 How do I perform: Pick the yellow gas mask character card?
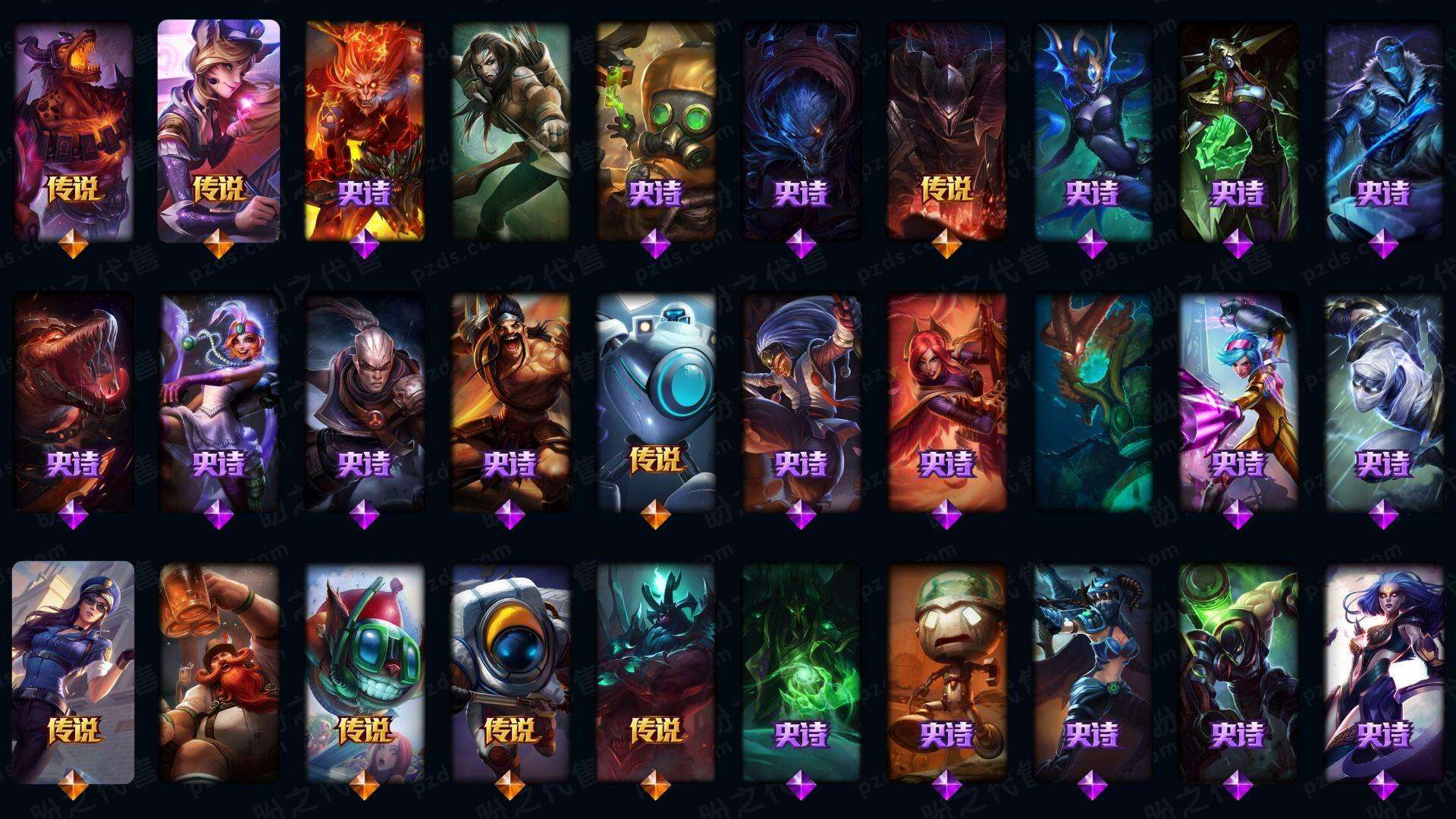(656, 130)
